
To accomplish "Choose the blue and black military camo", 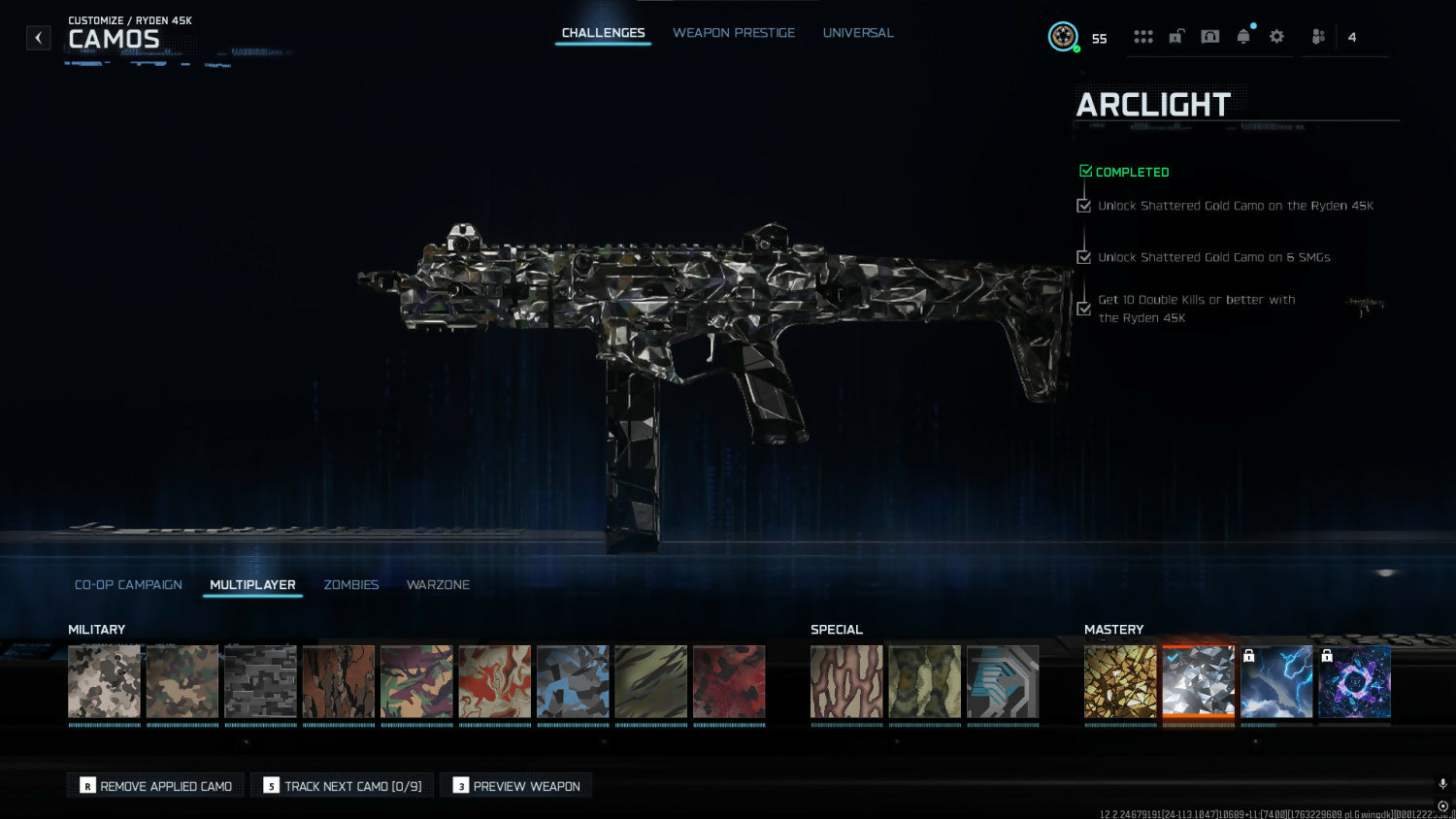I will tap(573, 682).
